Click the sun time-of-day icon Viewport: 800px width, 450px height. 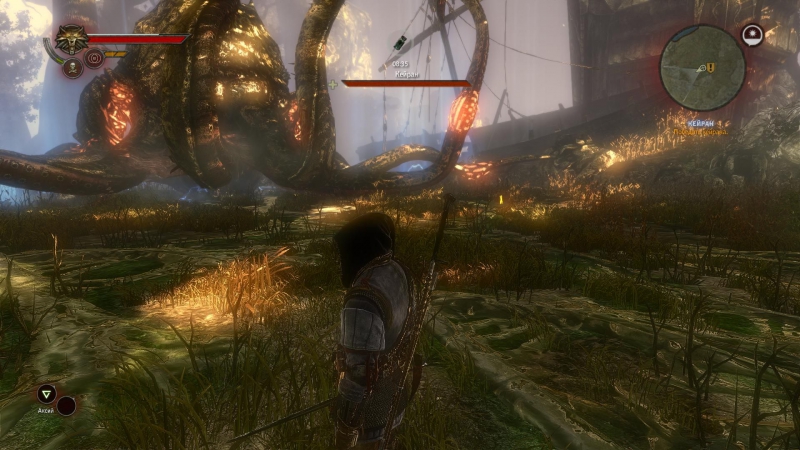click(x=752, y=36)
